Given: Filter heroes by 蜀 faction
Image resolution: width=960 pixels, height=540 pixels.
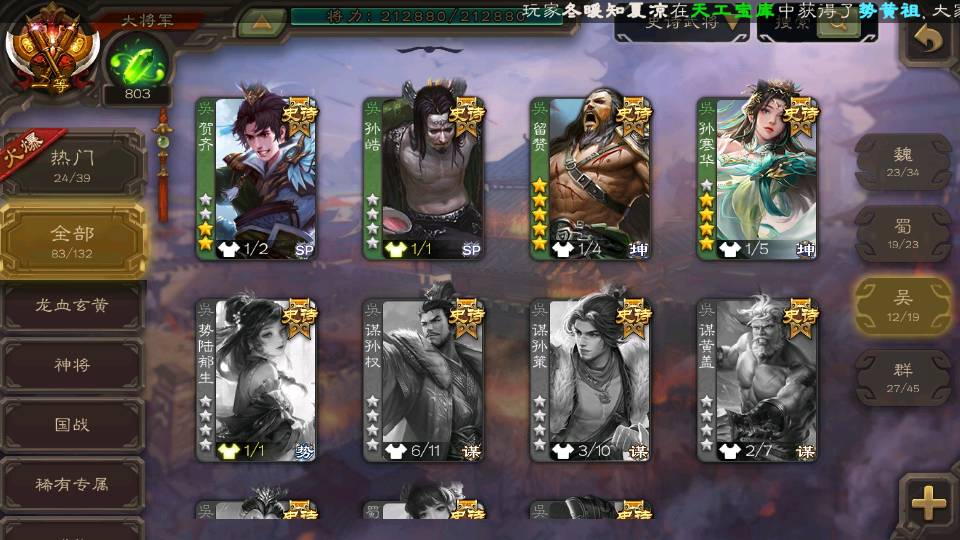Looking at the screenshot, I should [x=902, y=234].
